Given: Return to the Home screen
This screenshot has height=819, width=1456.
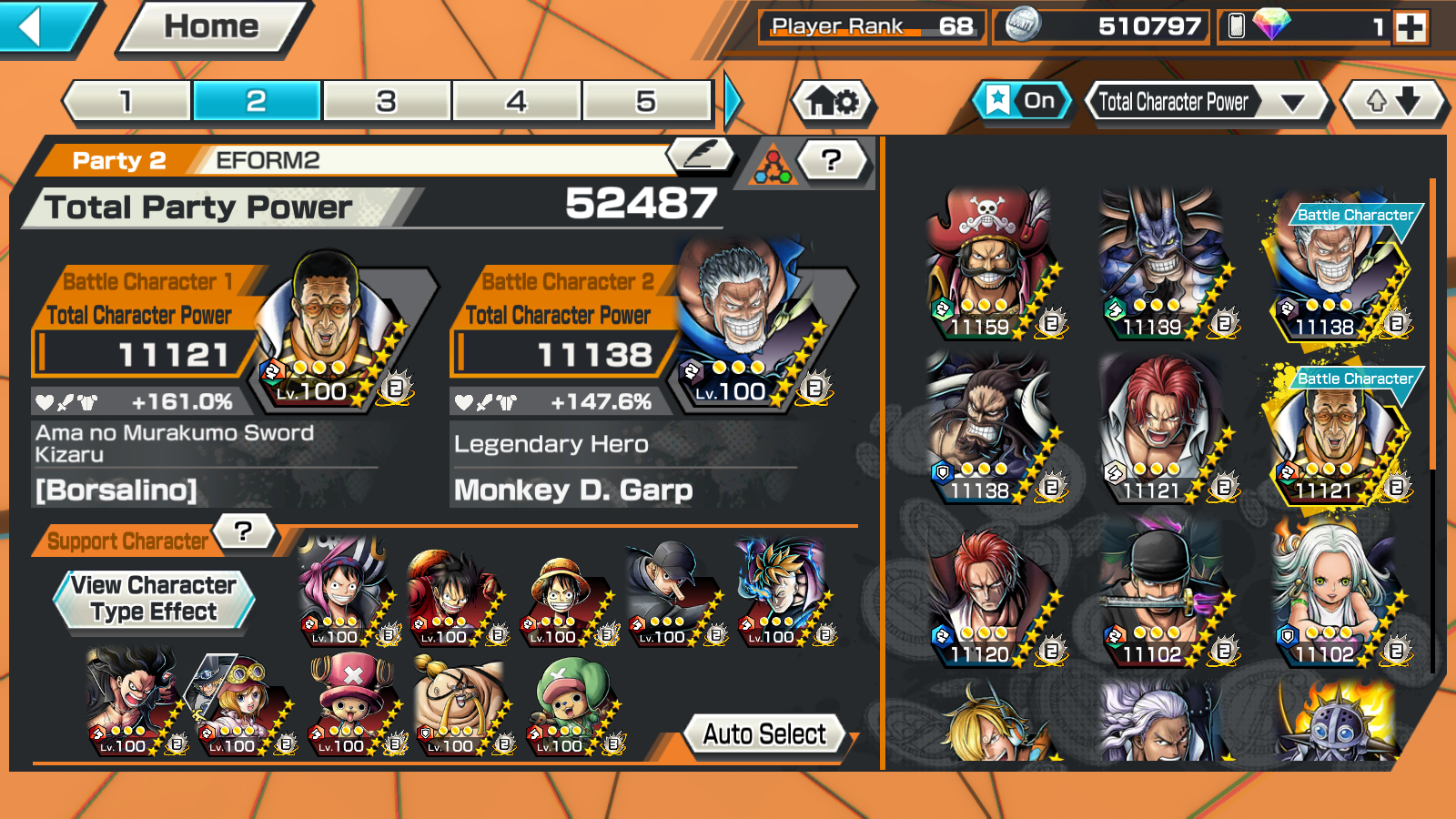Looking at the screenshot, I should click(211, 26).
